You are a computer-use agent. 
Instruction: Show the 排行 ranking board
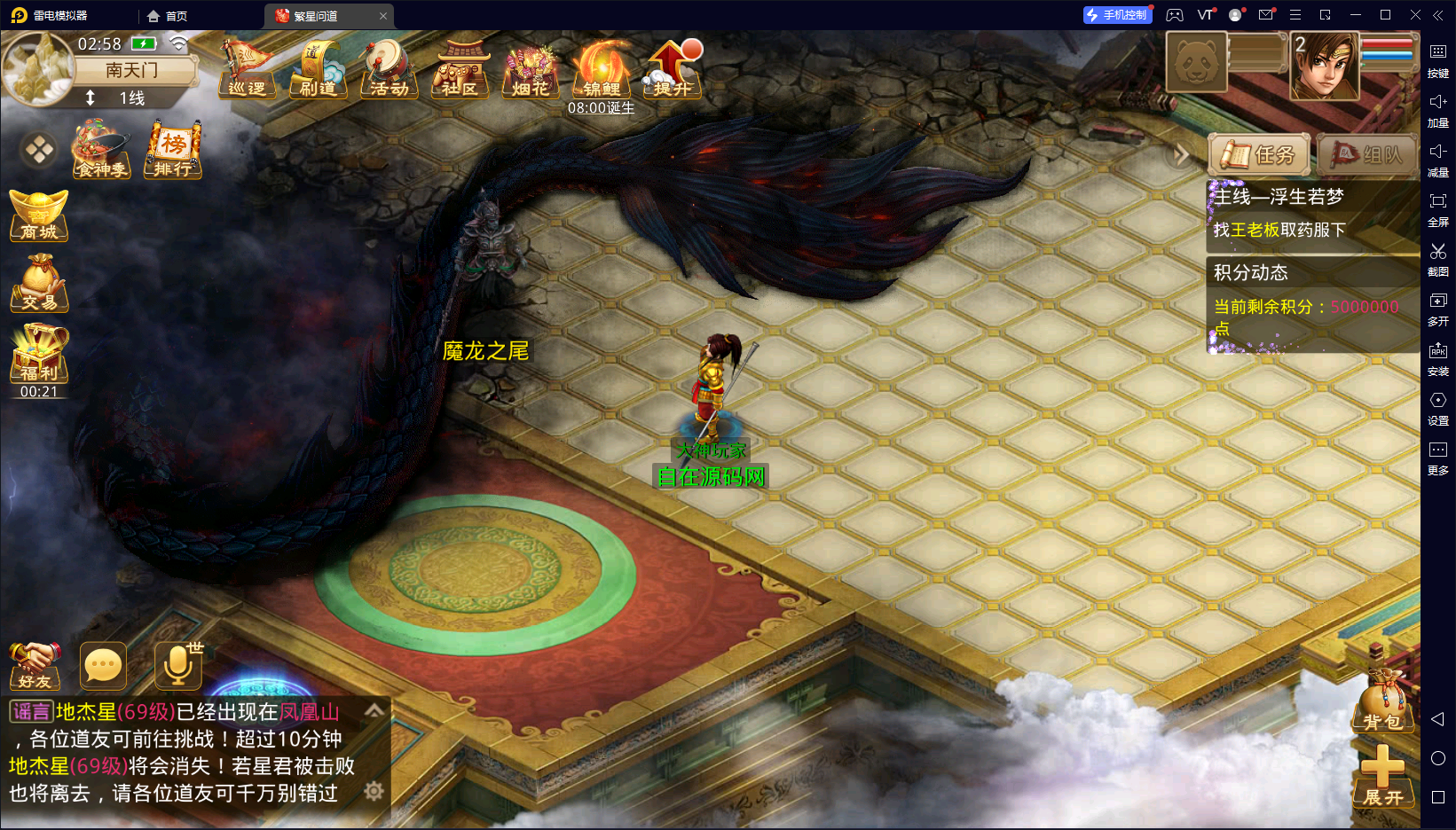click(173, 150)
